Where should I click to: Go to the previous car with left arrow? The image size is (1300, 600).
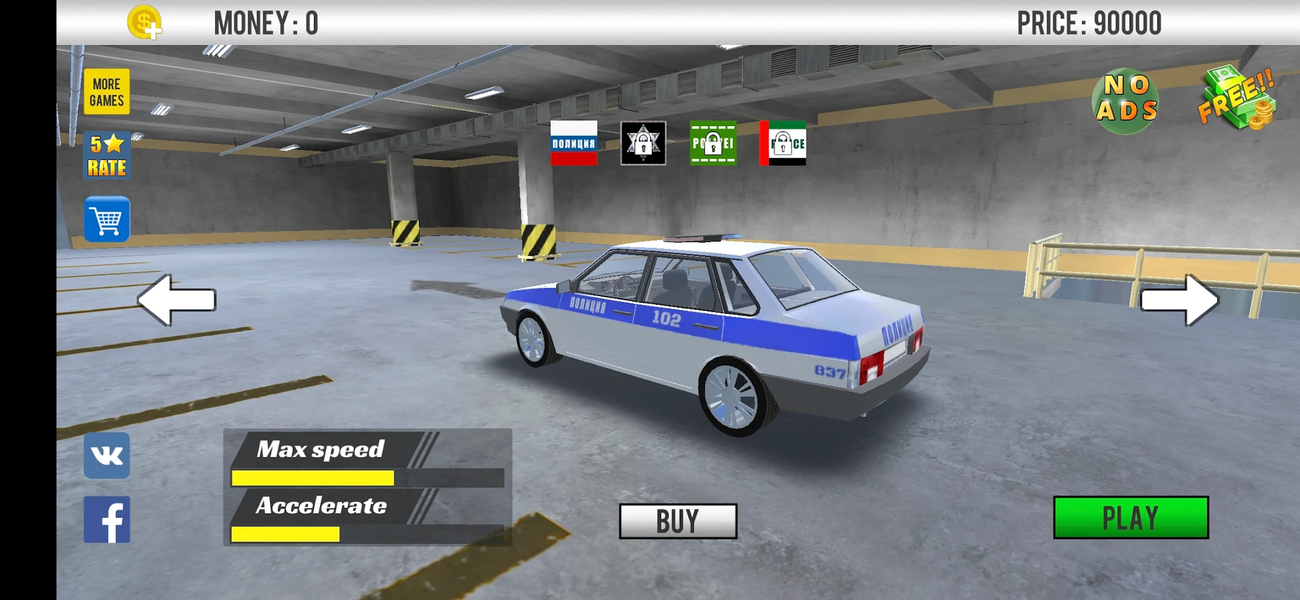176,300
